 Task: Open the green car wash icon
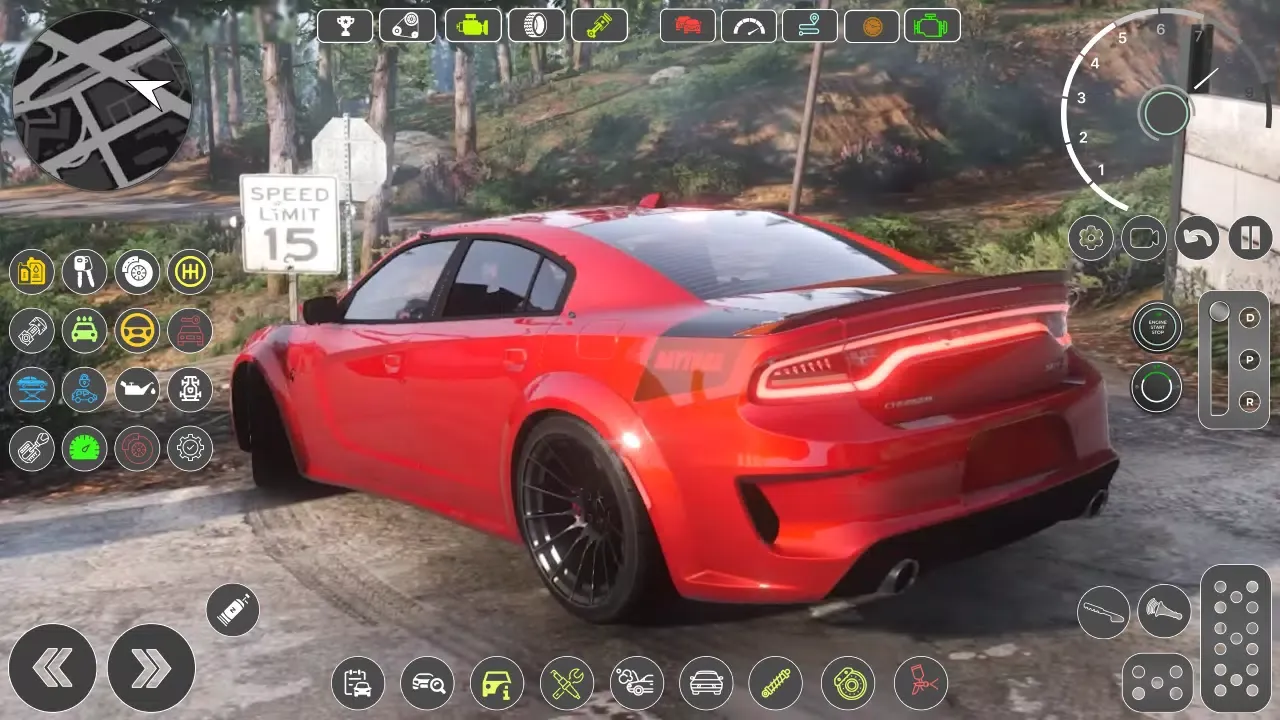point(84,331)
